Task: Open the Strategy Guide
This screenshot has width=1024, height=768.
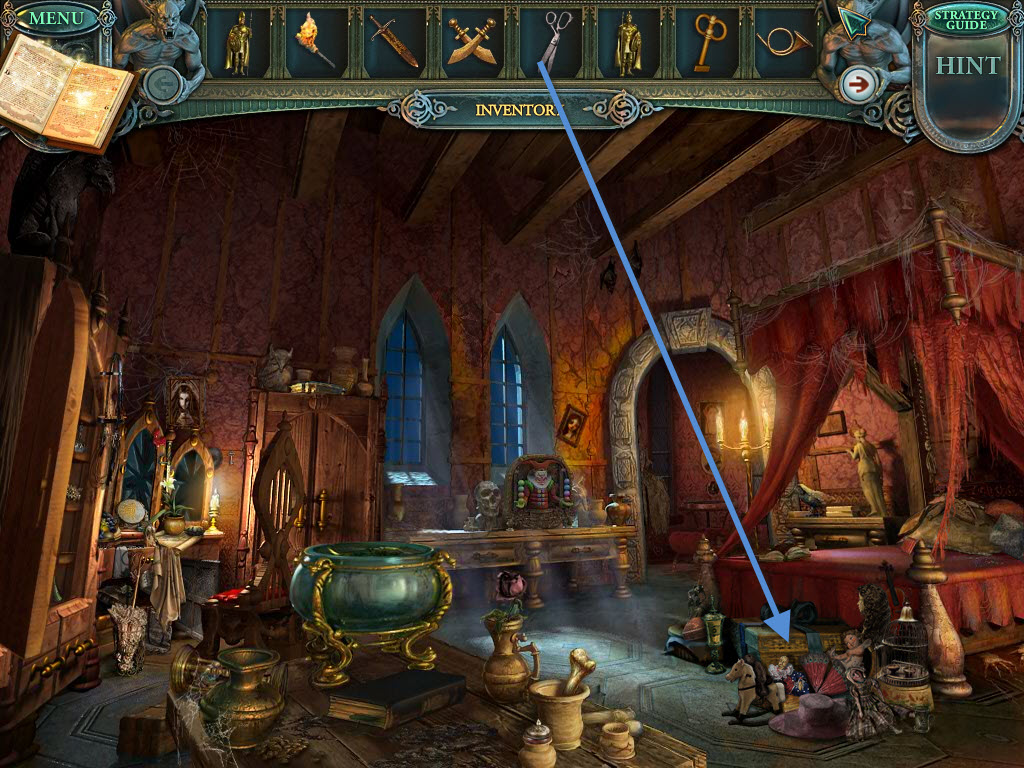Action: pyautogui.click(x=966, y=20)
